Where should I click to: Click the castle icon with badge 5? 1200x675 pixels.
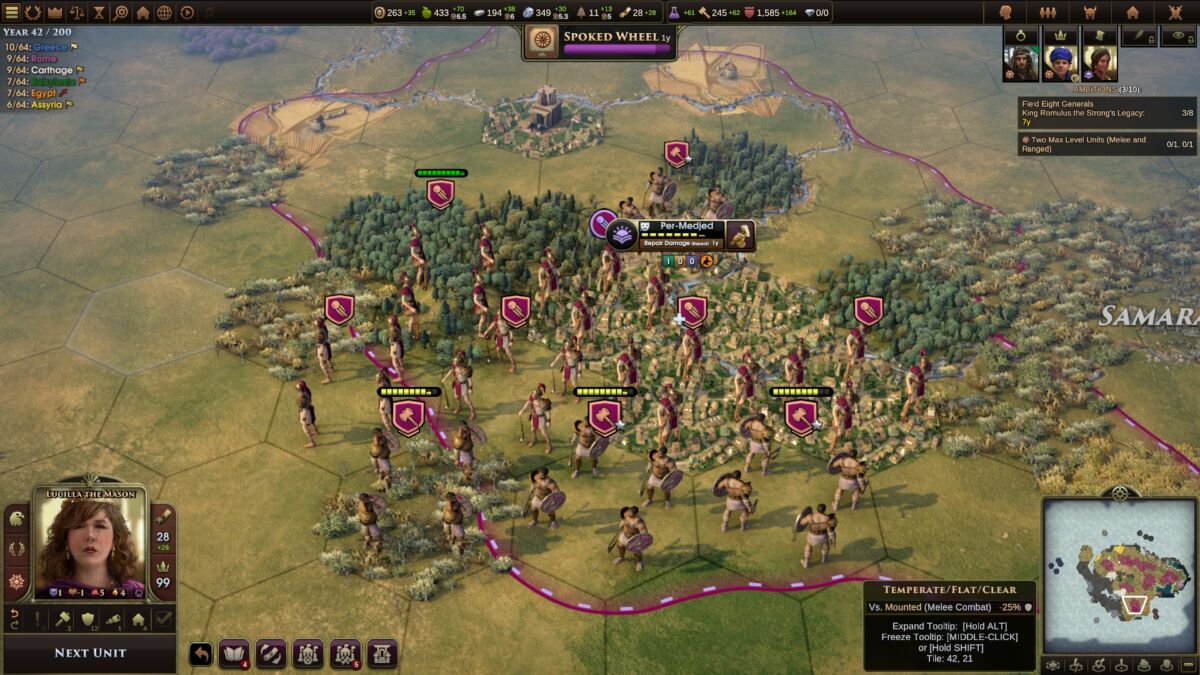click(x=345, y=653)
